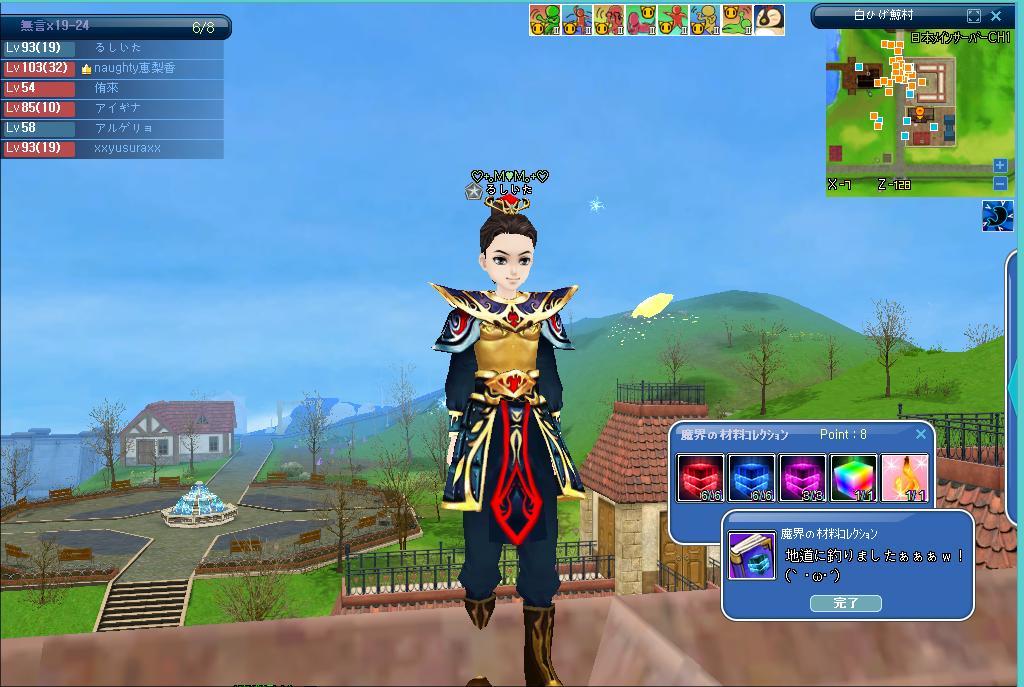Click the crescent moon icon below minimap
The width and height of the screenshot is (1024, 687).
(997, 216)
